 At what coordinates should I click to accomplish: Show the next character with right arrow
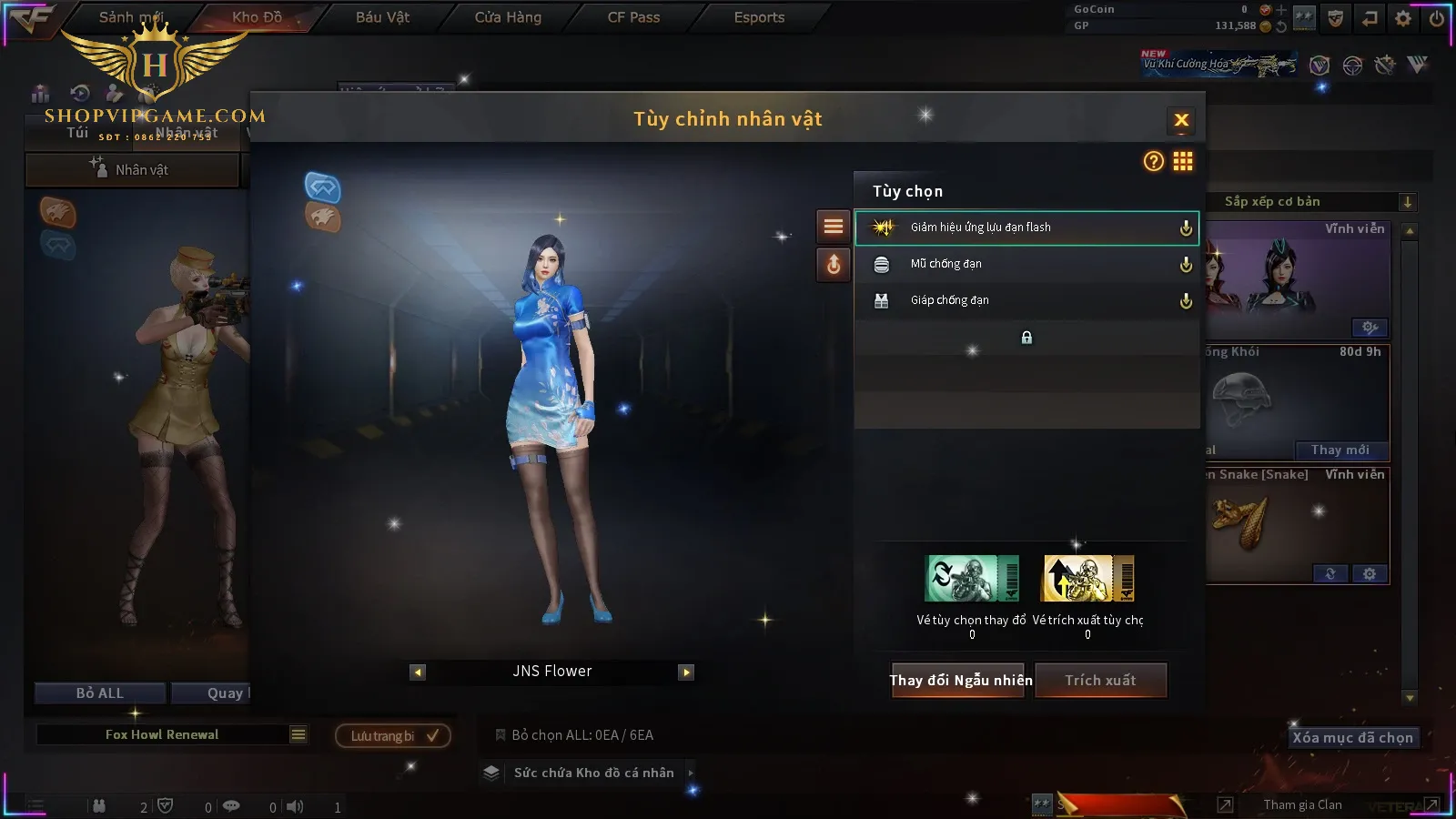[686, 672]
